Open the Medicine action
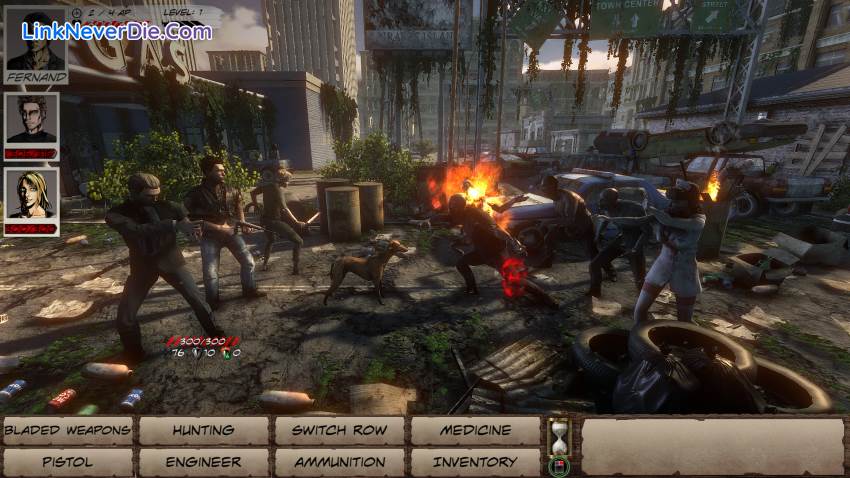 click(475, 431)
